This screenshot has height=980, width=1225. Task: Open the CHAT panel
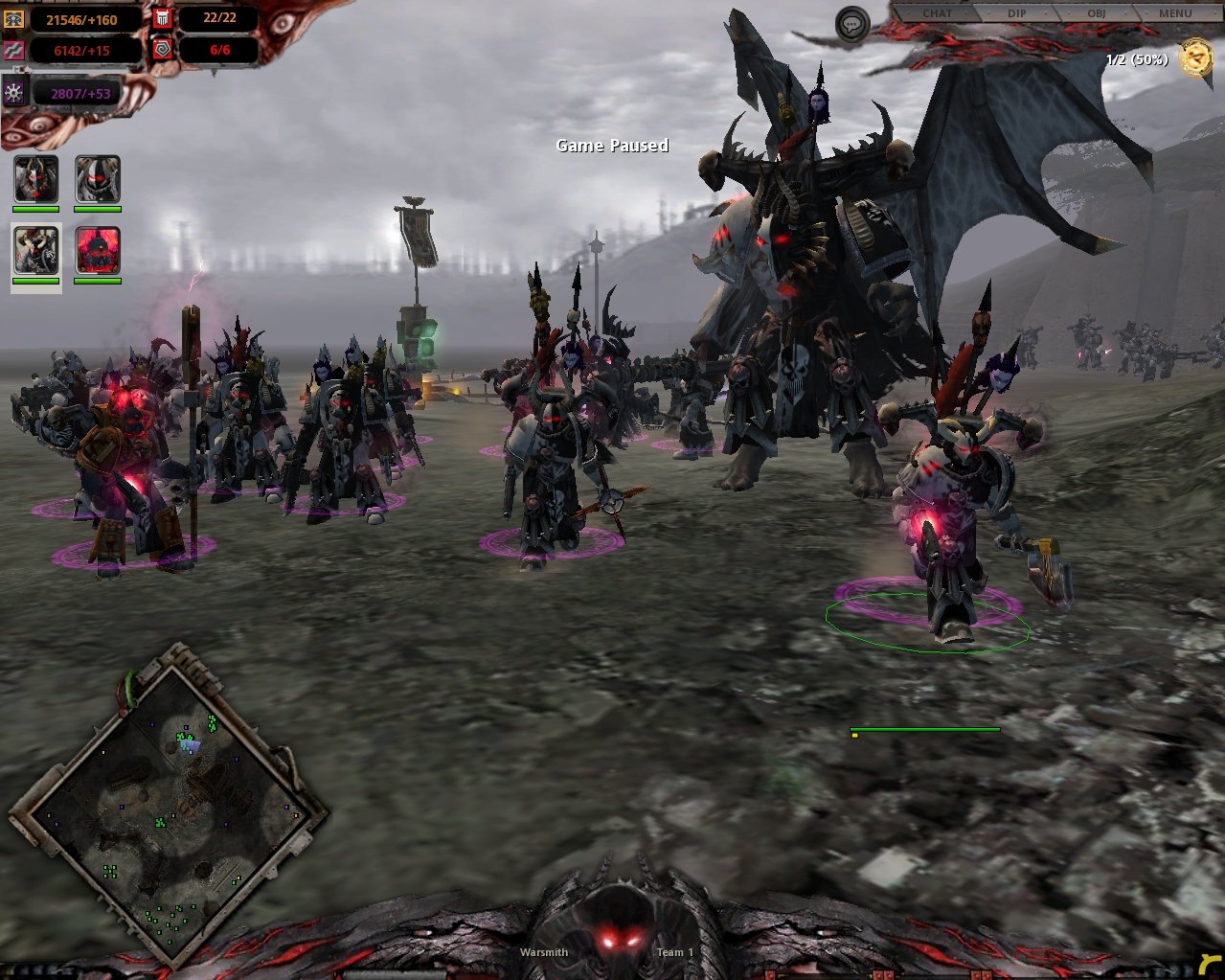937,13
